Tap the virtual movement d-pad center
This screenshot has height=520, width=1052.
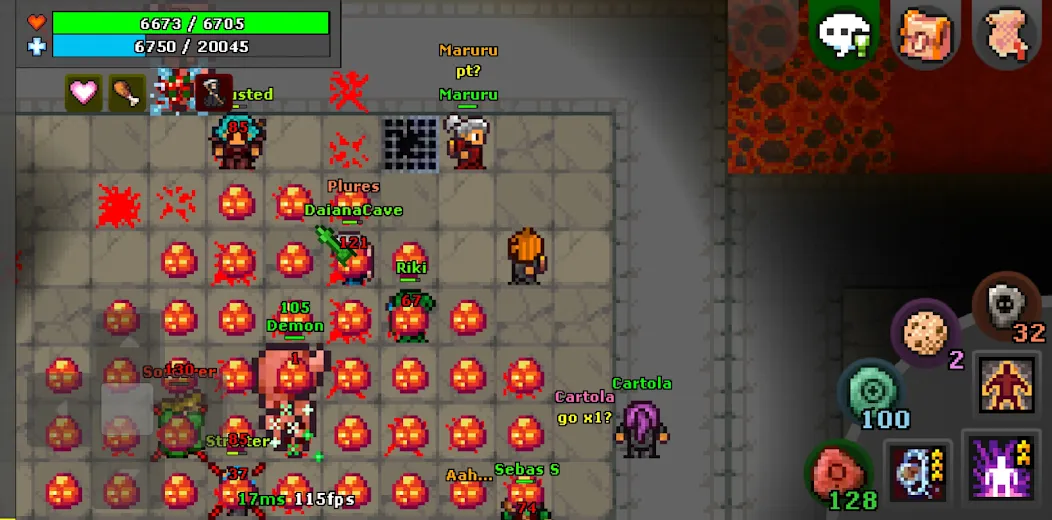[x=127, y=408]
